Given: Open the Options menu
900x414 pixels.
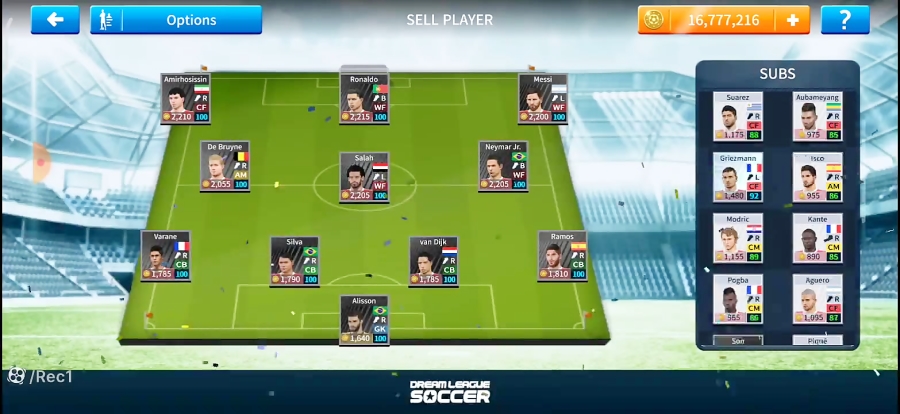Looking at the screenshot, I should coord(176,20).
